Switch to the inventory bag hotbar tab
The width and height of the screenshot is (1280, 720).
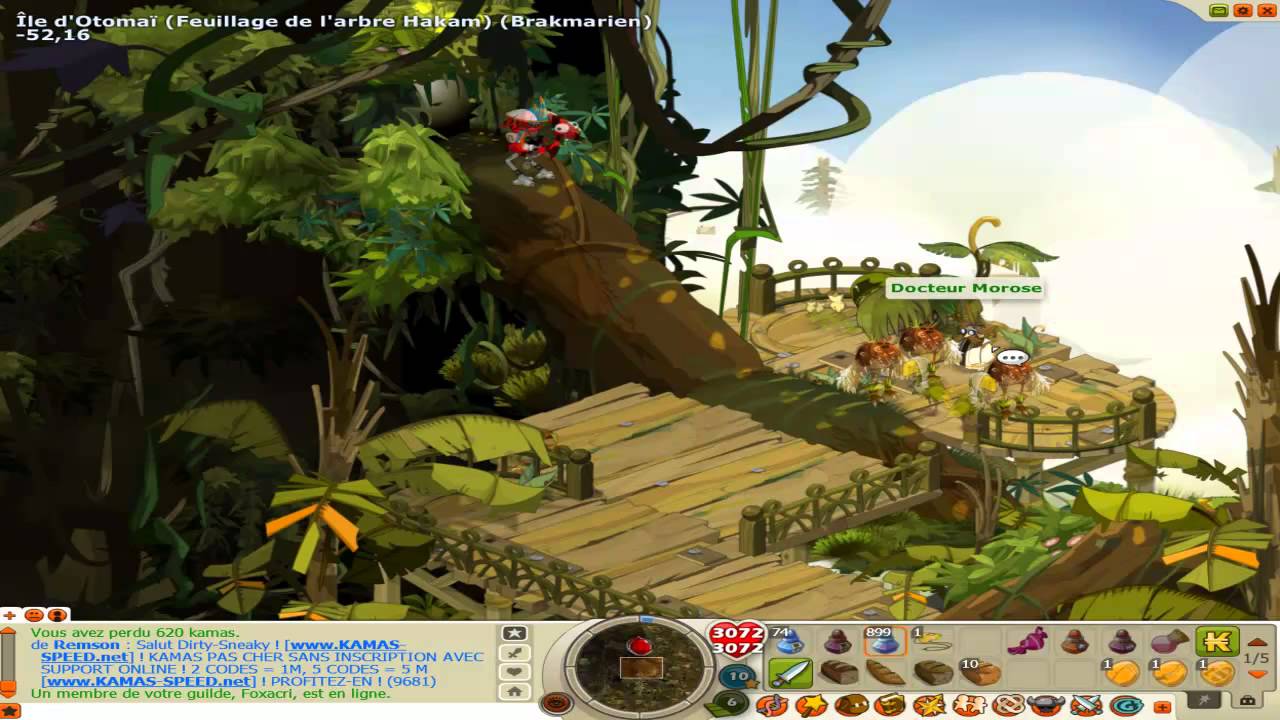tap(1247, 700)
